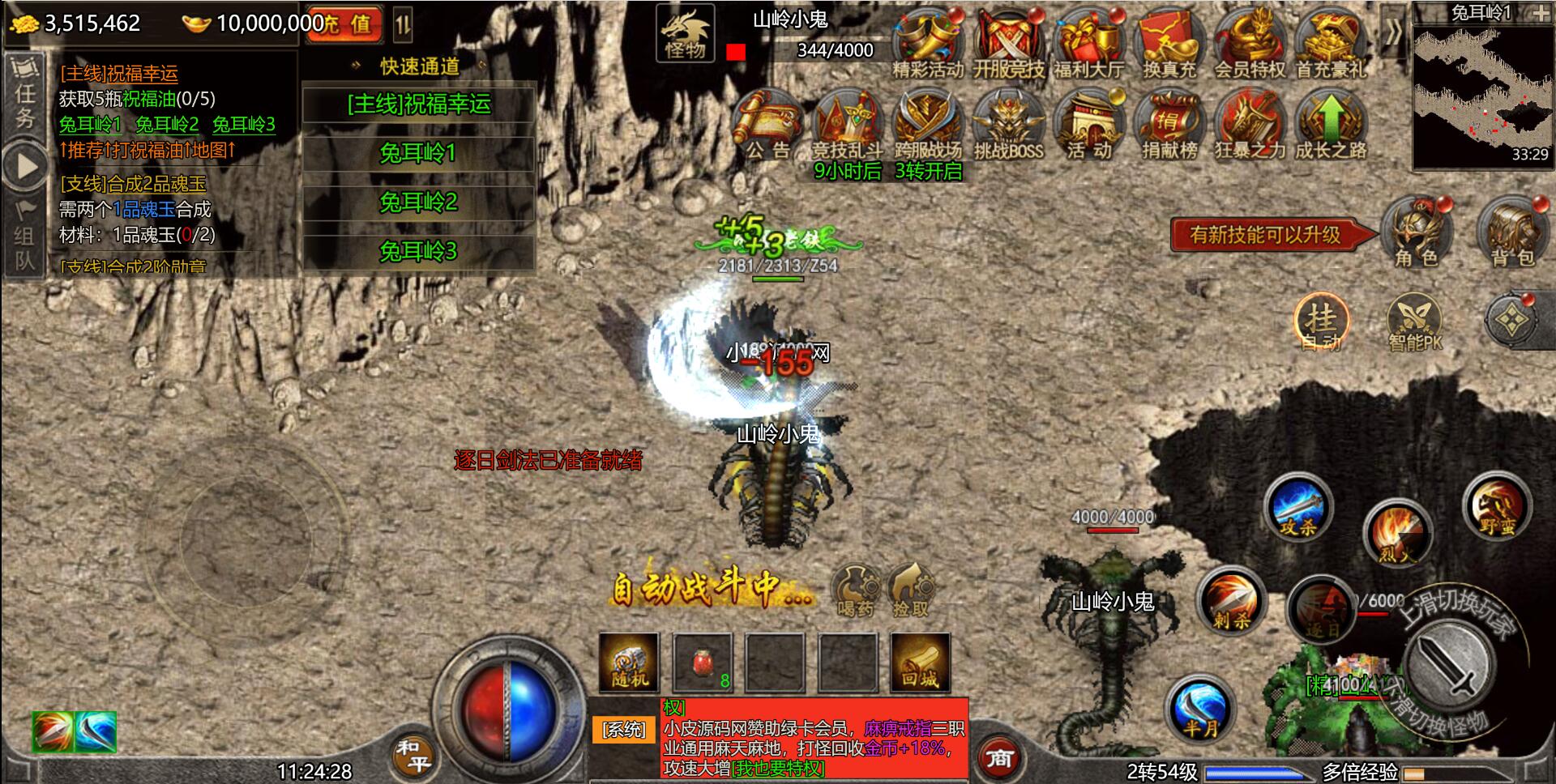1556x784 pixels.
Task: Switch to the 组队 team tab
Action: (x=24, y=236)
